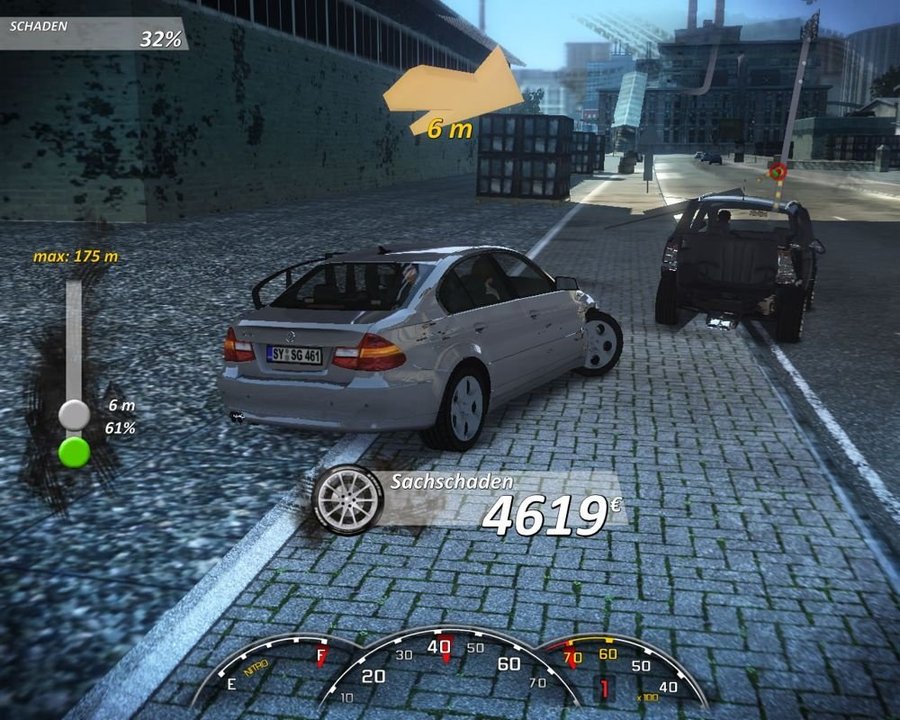Viewport: 900px width, 720px height.
Task: Click the gray knob on the distance meter
Action: (74, 414)
